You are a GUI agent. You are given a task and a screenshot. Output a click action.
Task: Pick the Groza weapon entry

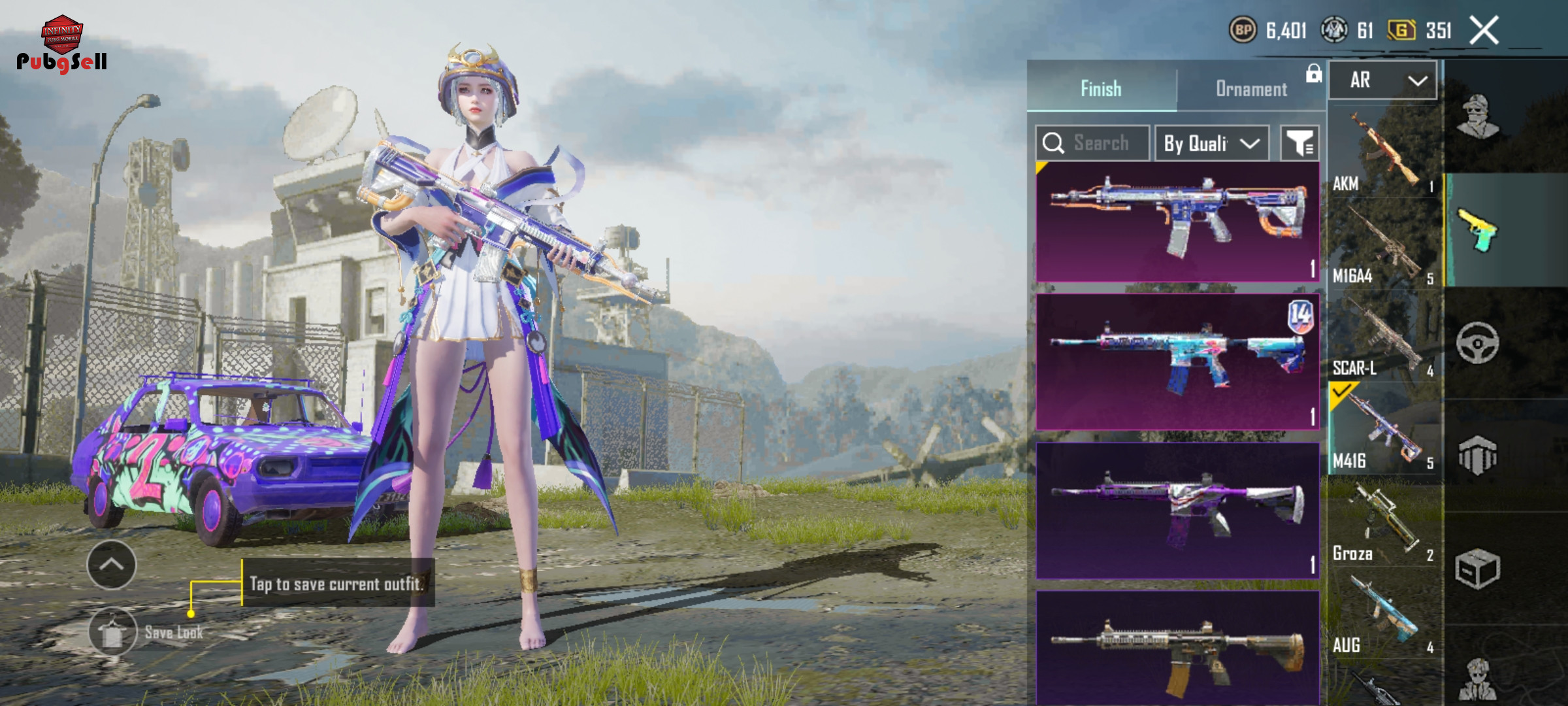pyautogui.click(x=1384, y=522)
